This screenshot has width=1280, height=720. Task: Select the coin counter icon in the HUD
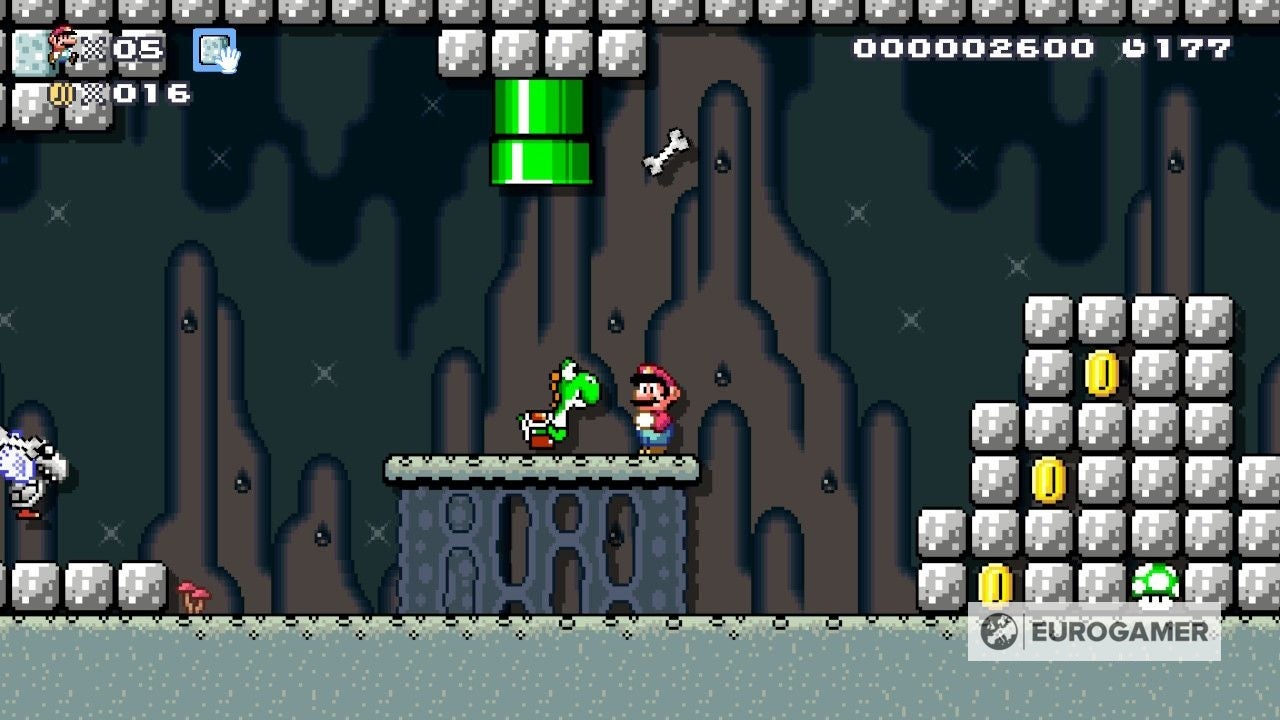pos(62,95)
